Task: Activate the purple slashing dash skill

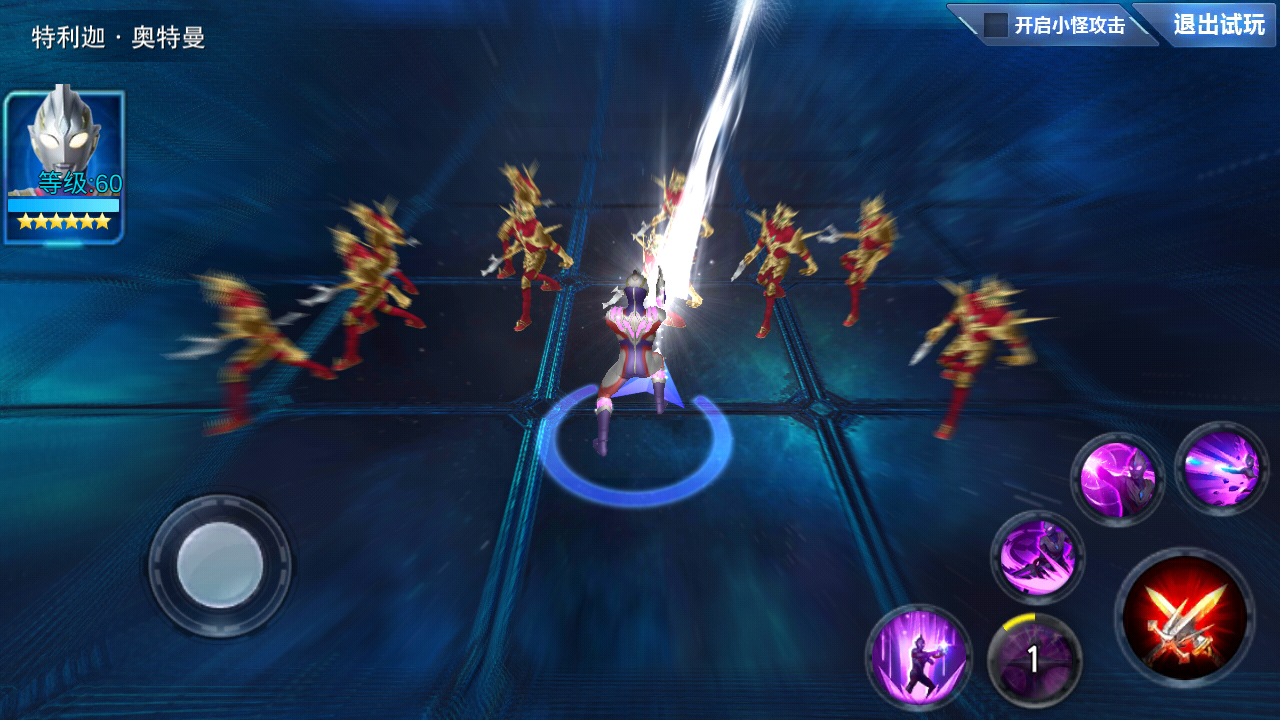Action: 1038,557
